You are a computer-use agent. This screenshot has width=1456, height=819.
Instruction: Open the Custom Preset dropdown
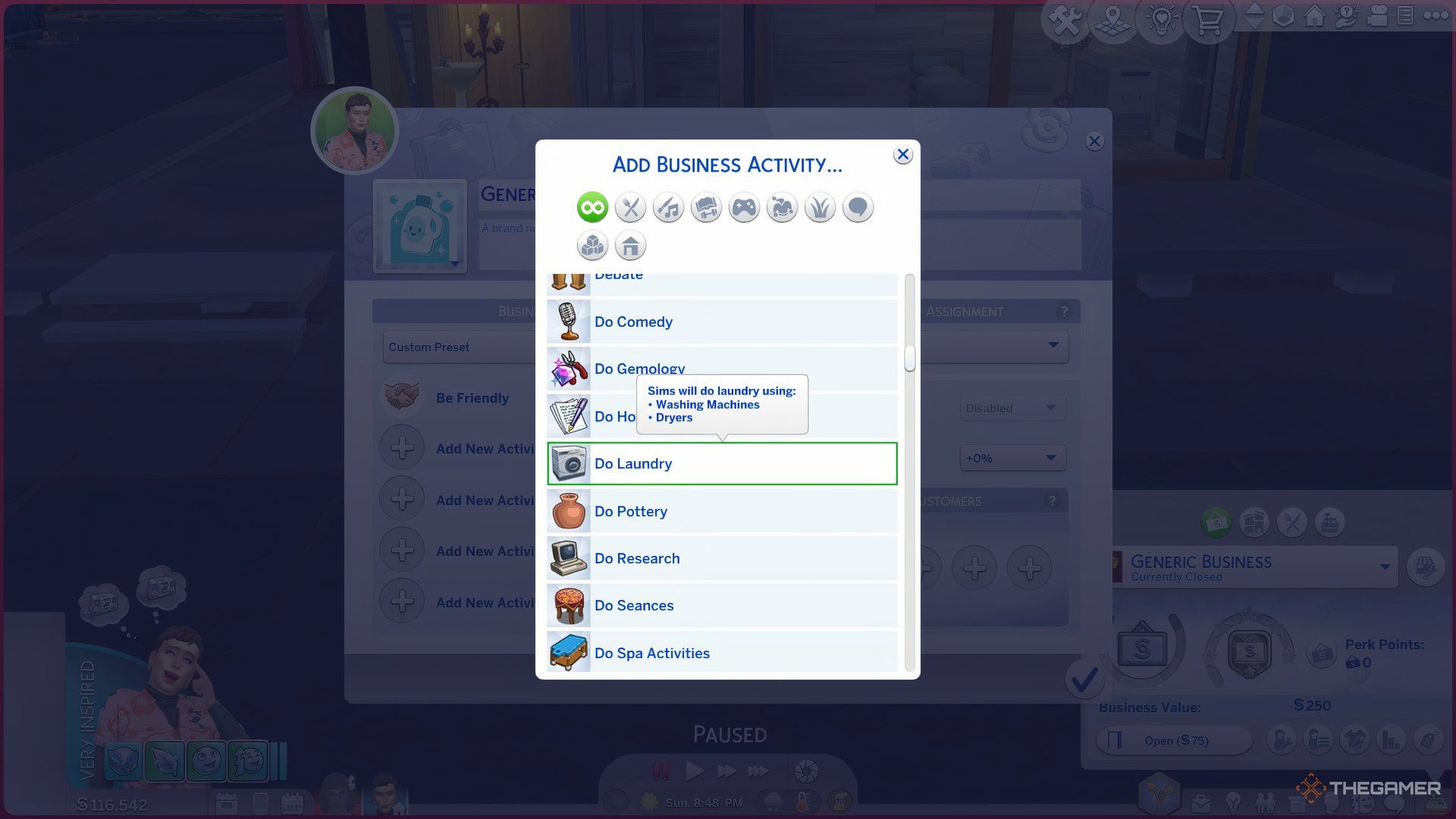coord(460,347)
